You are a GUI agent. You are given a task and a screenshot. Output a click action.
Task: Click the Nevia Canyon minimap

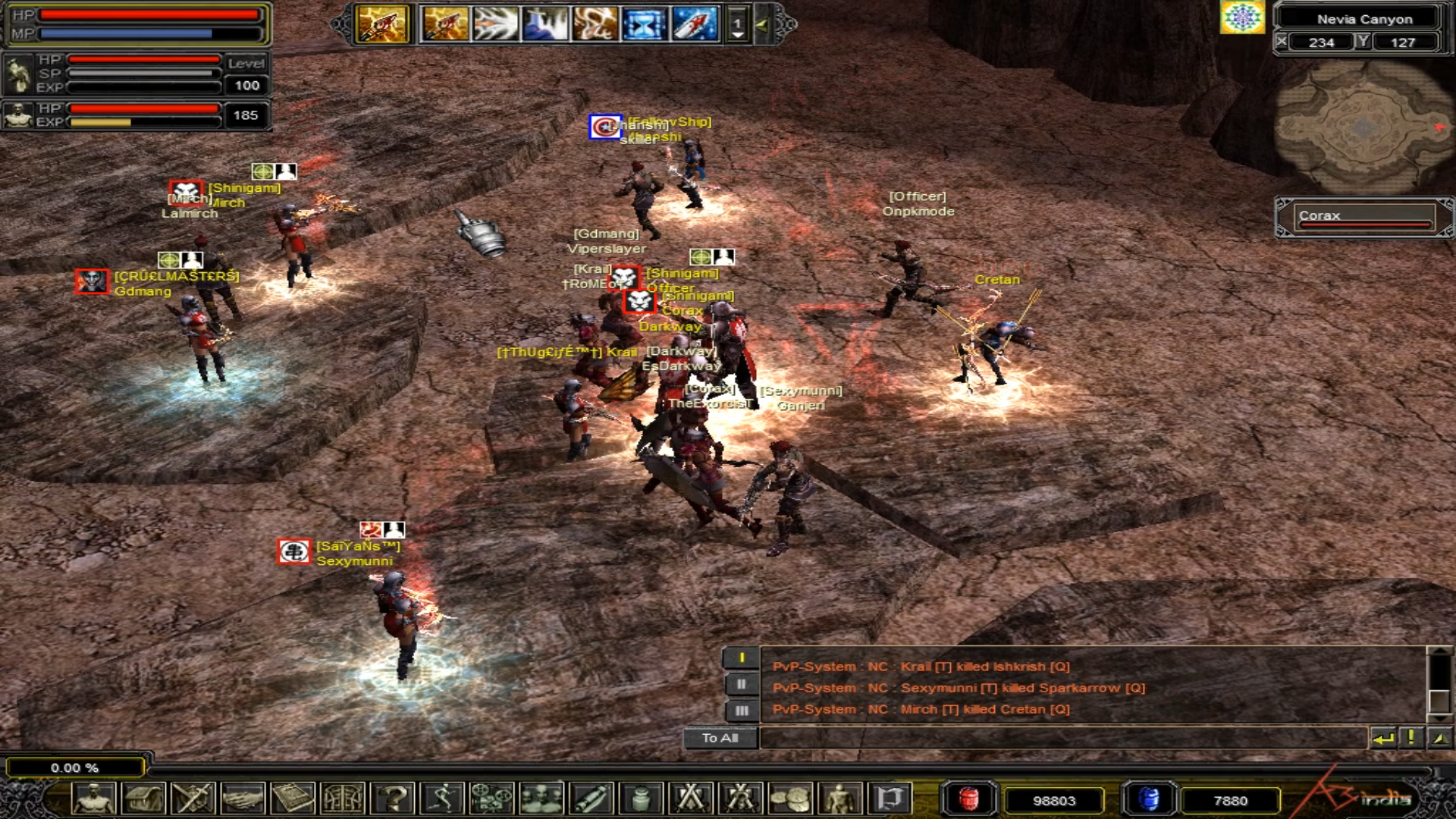[x=1363, y=127]
